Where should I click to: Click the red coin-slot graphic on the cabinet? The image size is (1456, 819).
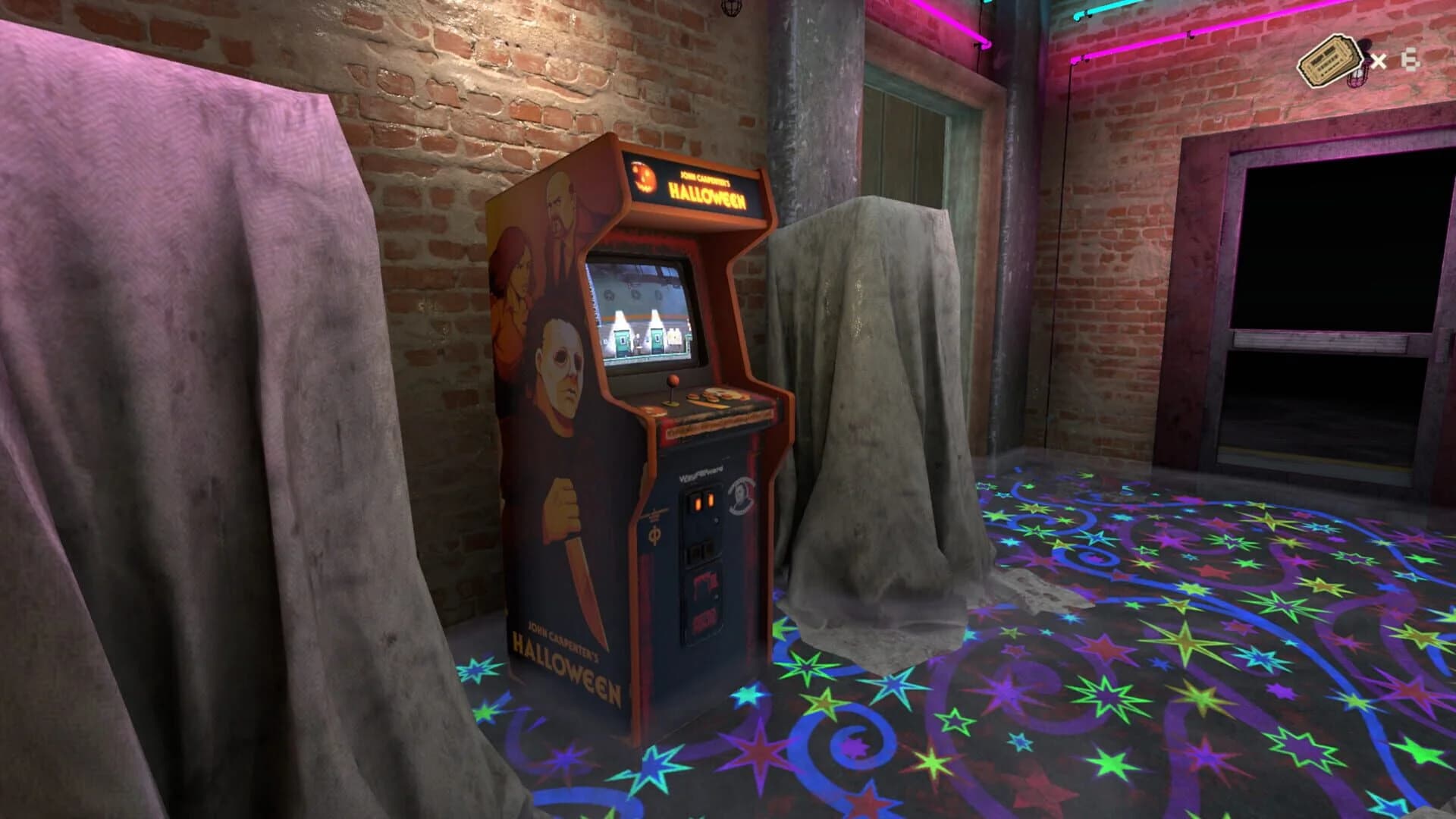[705, 580]
